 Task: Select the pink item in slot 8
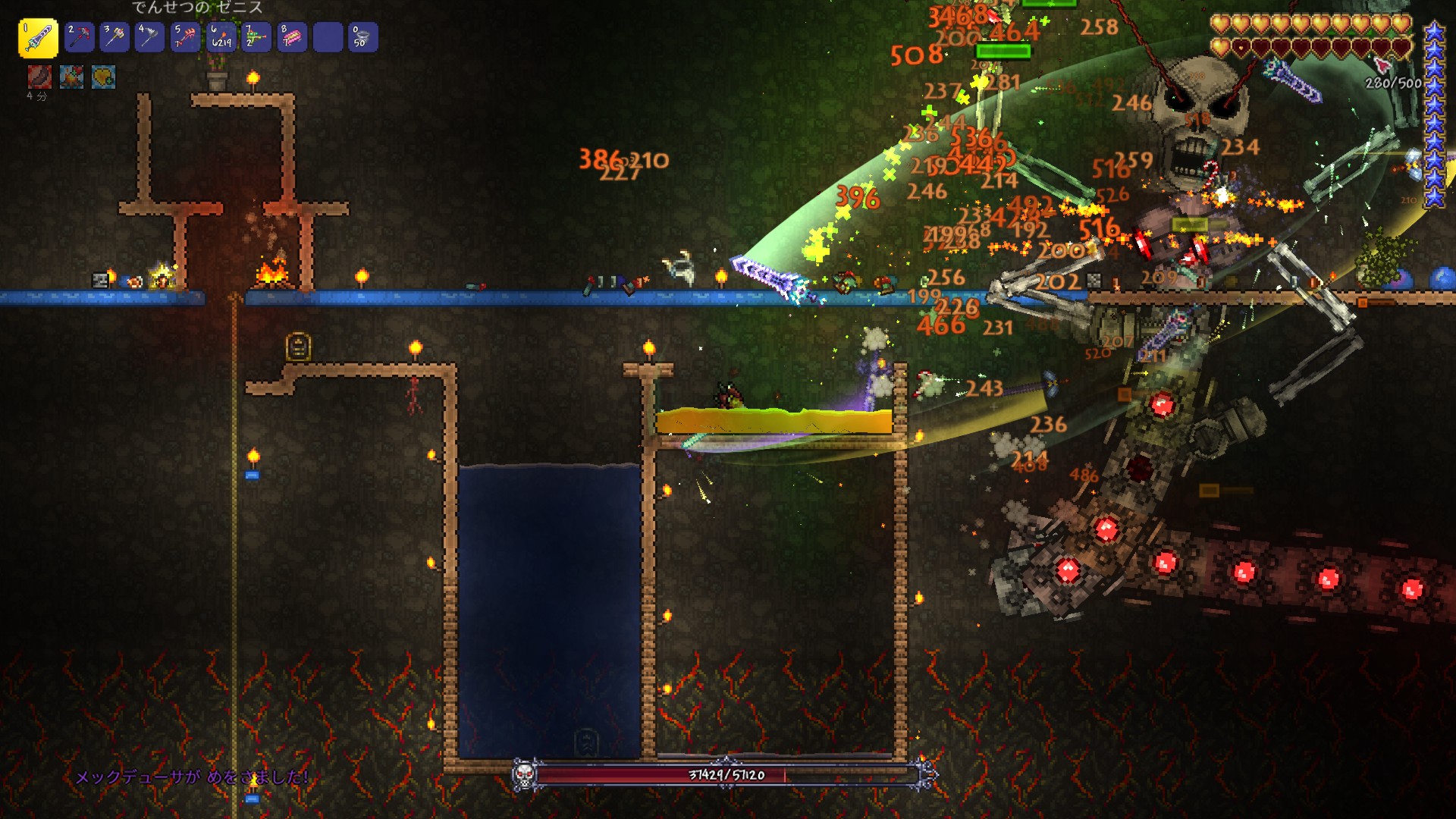pos(292,37)
